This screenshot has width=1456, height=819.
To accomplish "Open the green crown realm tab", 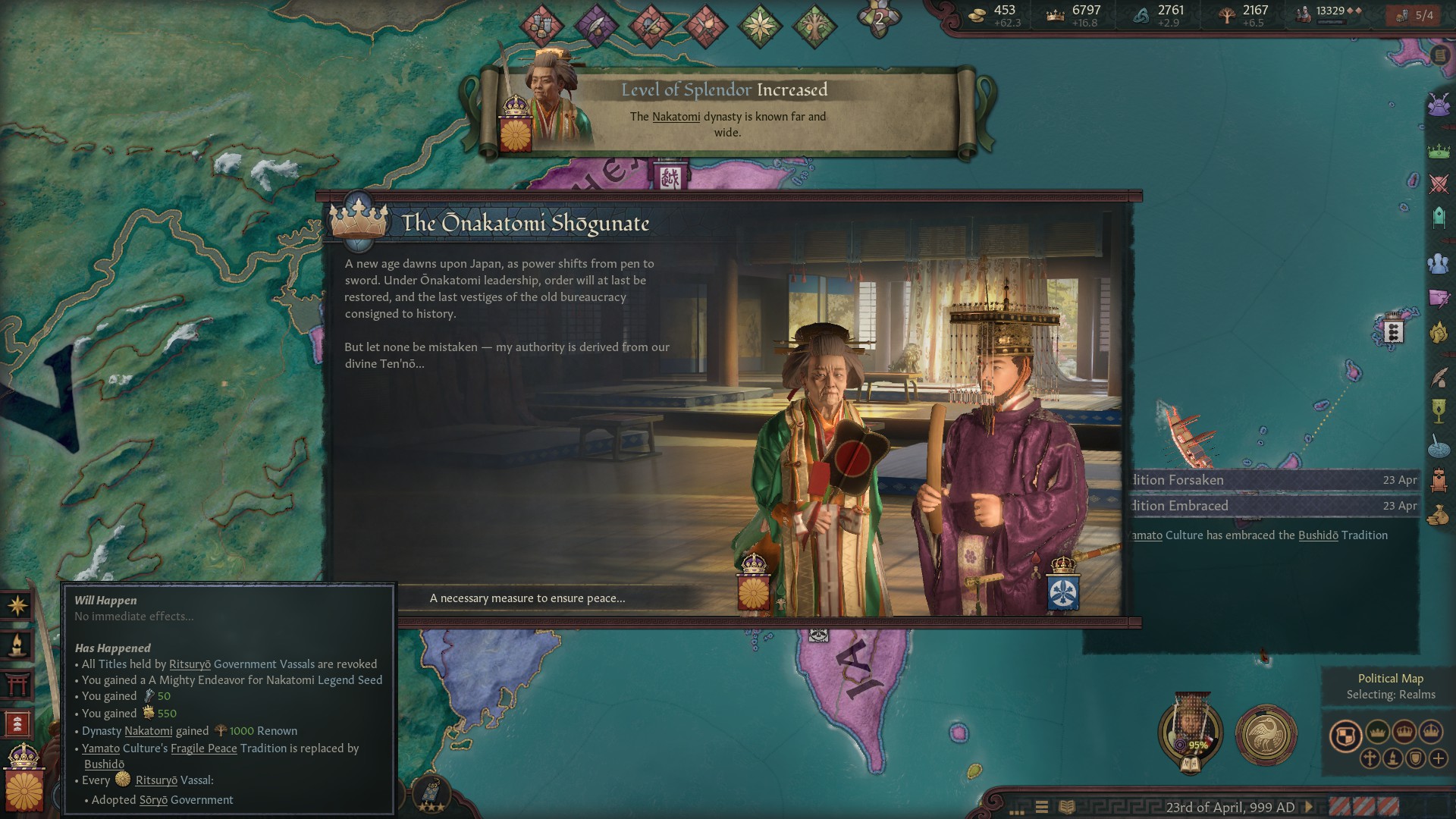I will [x=1439, y=152].
